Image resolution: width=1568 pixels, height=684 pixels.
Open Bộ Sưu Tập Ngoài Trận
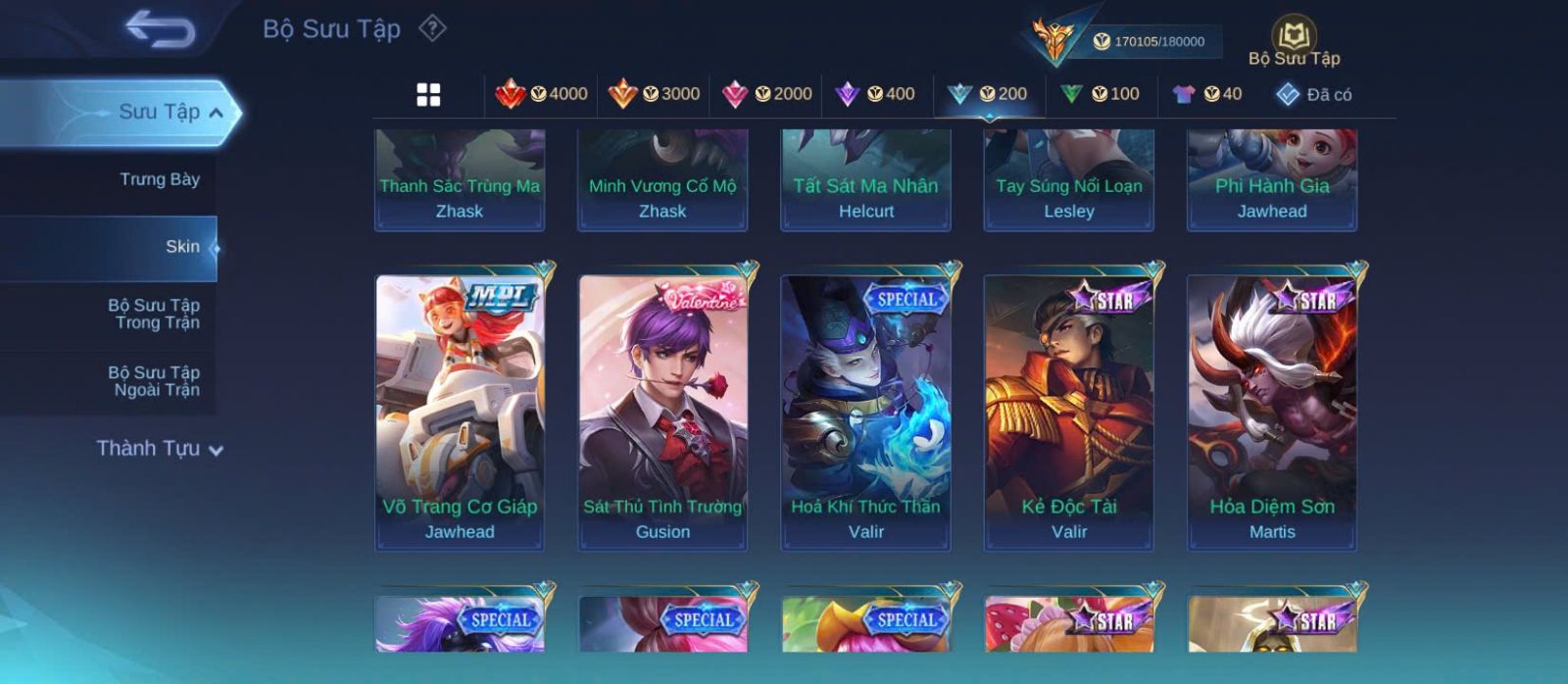pos(155,381)
